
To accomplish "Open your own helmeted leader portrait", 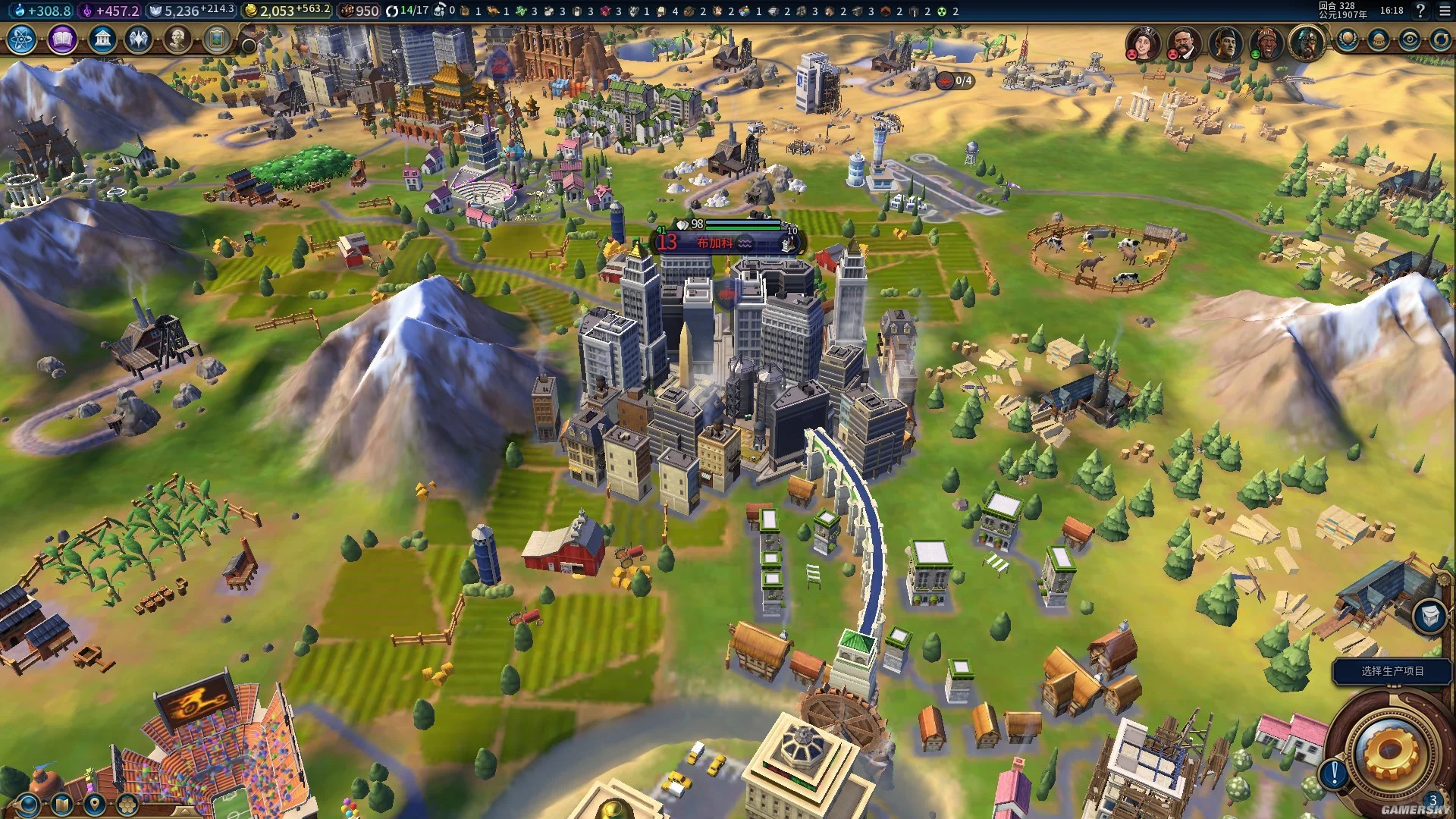I will [x=1306, y=42].
